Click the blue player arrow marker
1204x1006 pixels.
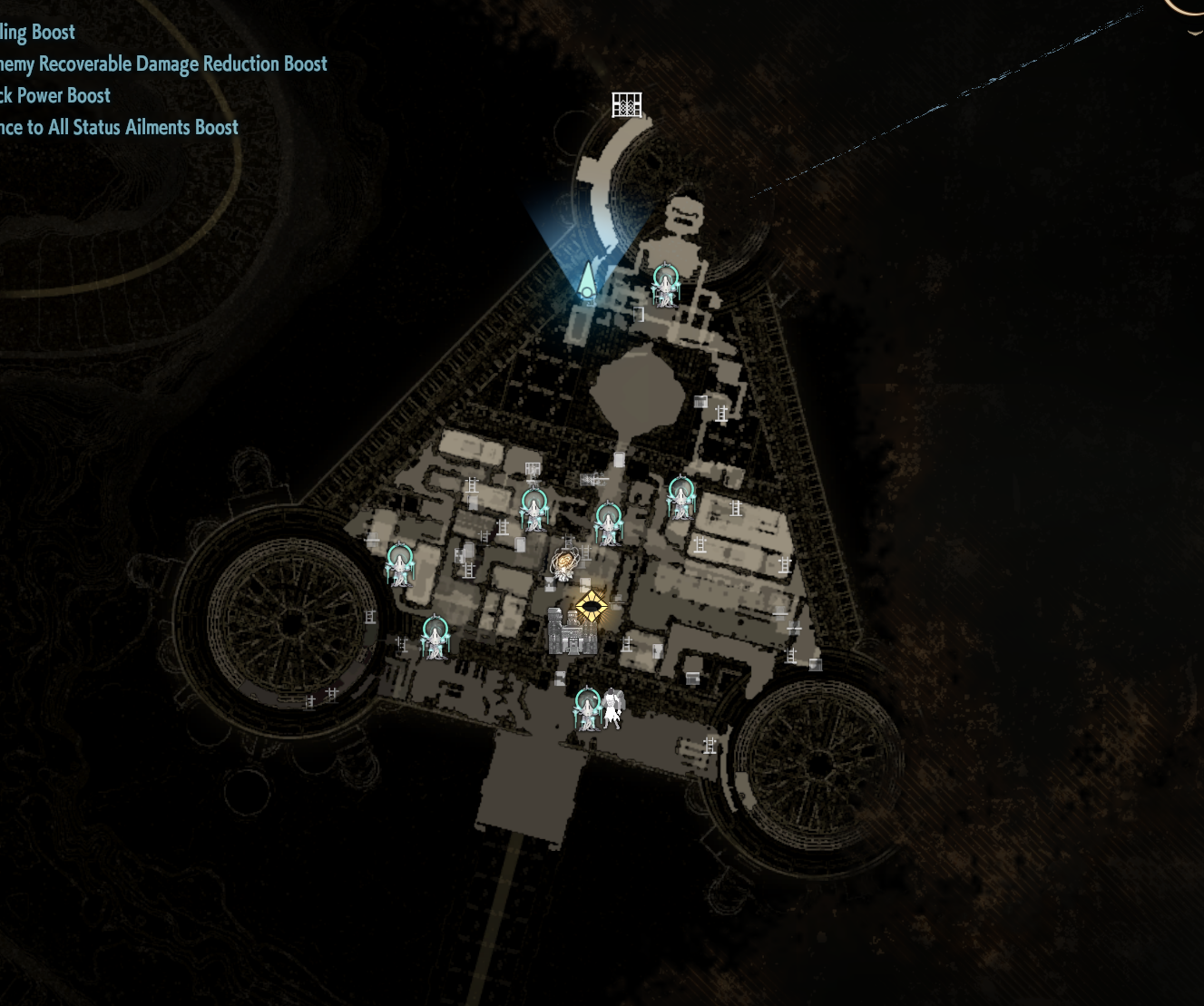pyautogui.click(x=588, y=279)
